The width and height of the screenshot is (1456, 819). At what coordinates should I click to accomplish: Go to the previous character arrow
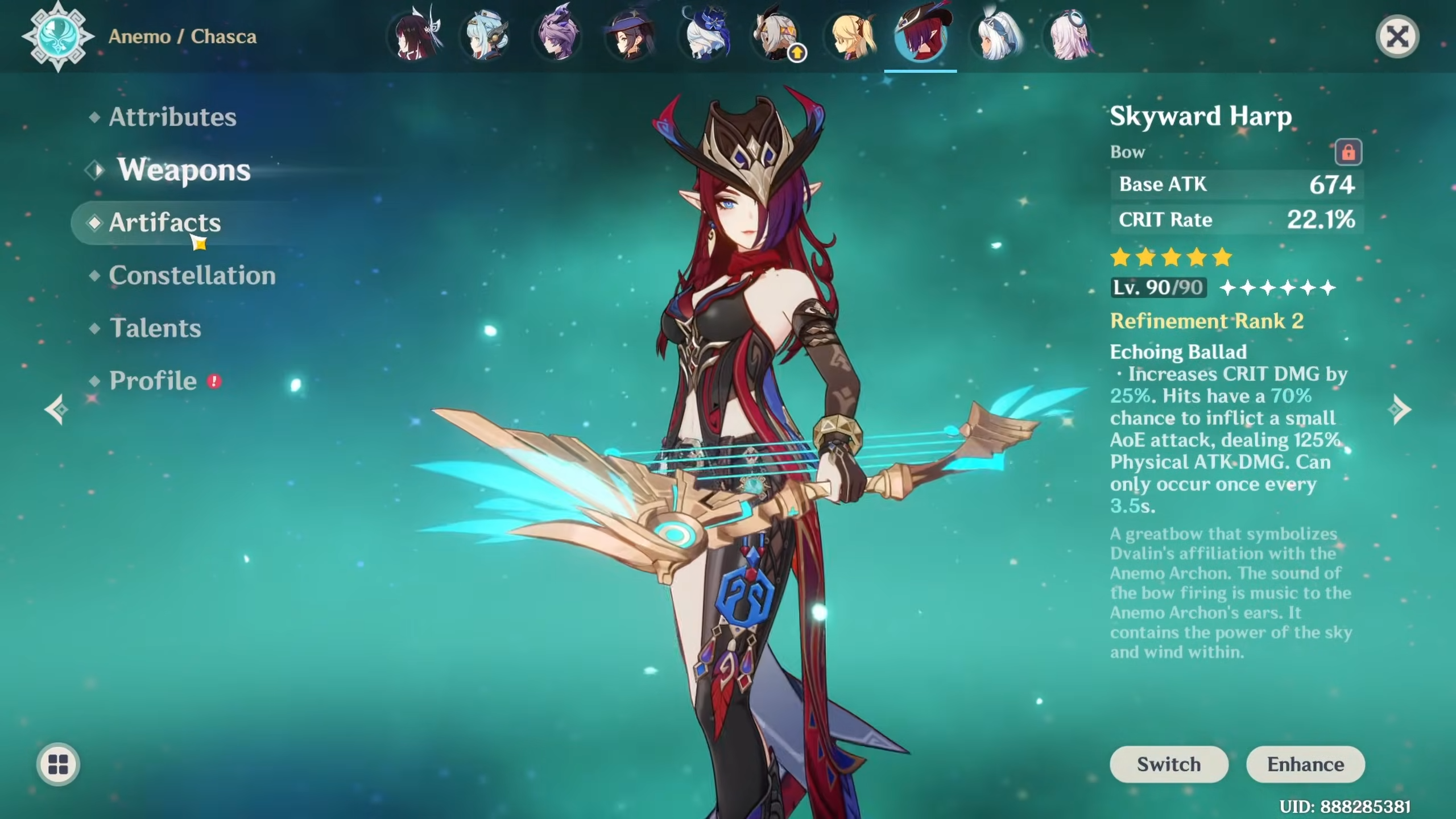pos(57,409)
